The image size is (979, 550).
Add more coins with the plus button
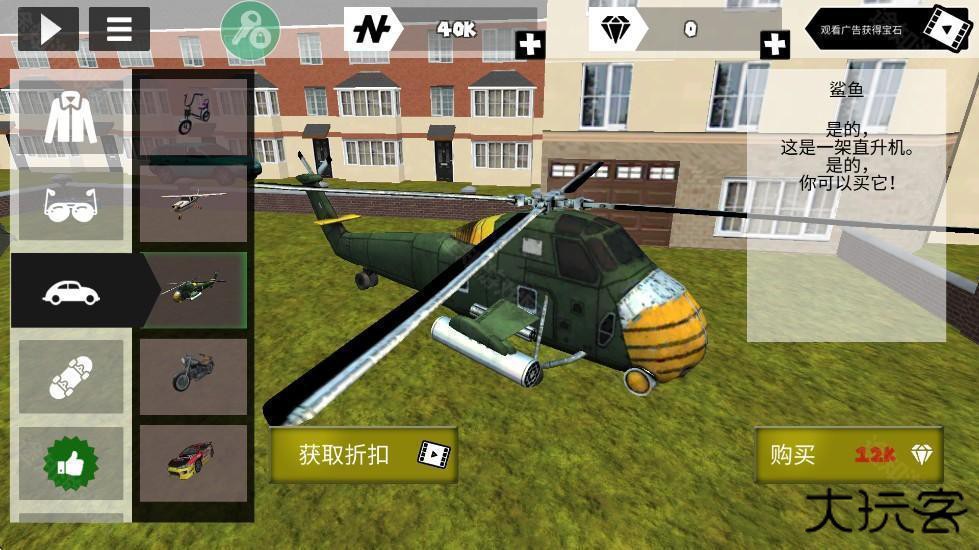click(x=530, y=44)
